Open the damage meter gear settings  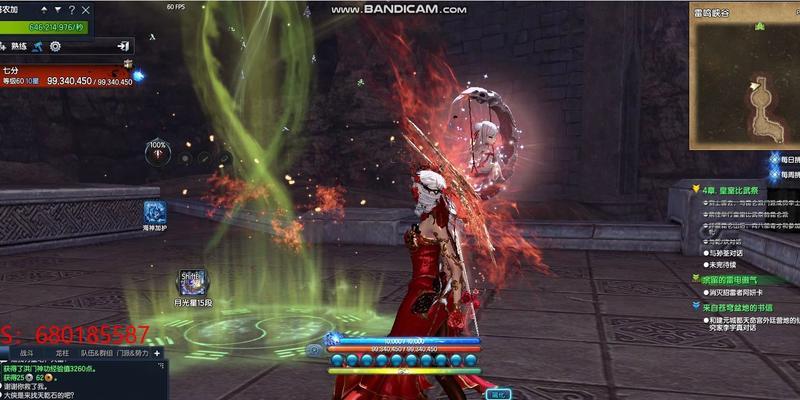(55, 46)
